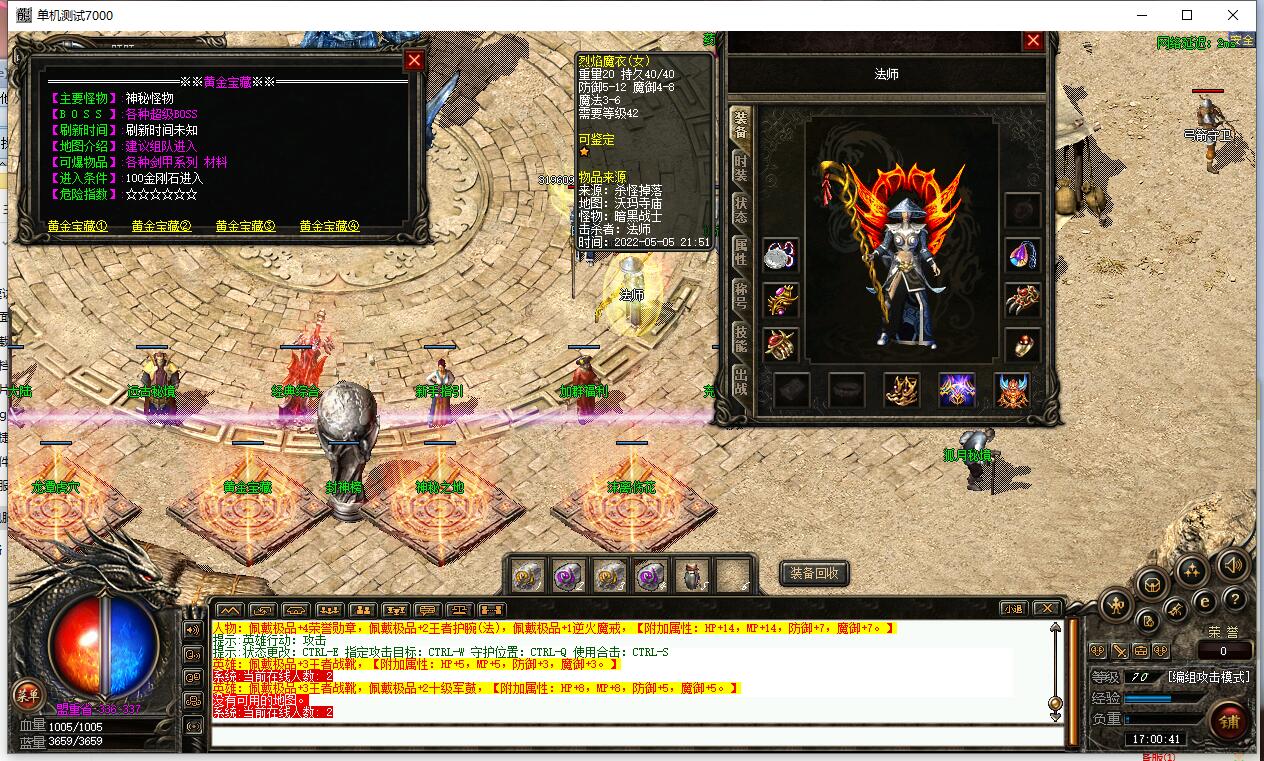1264x761 pixels.
Task: Open the 菜单 round menu button
Action: [x=27, y=695]
